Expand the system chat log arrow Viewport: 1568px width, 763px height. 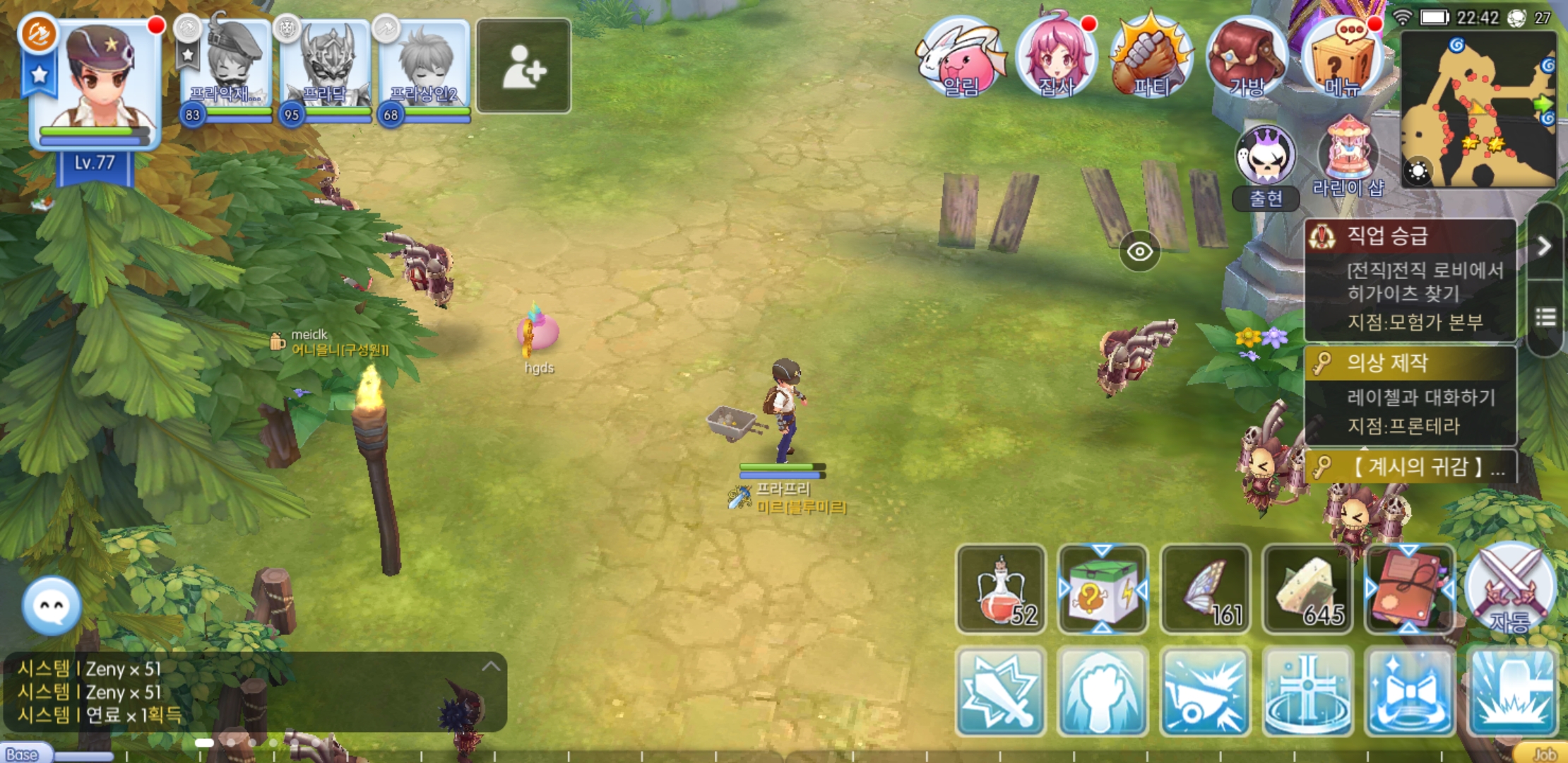click(x=491, y=667)
